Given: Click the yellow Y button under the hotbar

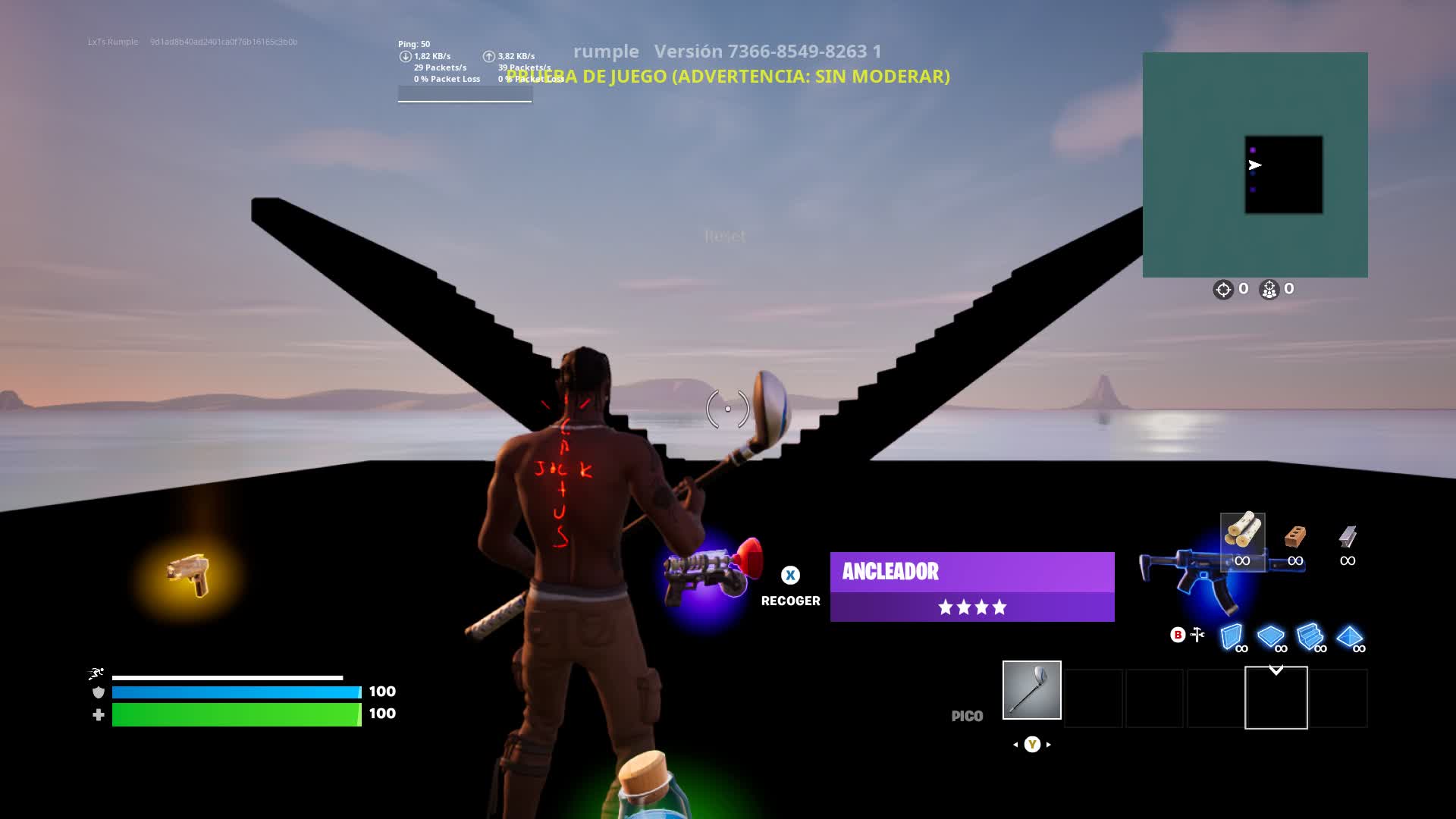Looking at the screenshot, I should point(1031,745).
